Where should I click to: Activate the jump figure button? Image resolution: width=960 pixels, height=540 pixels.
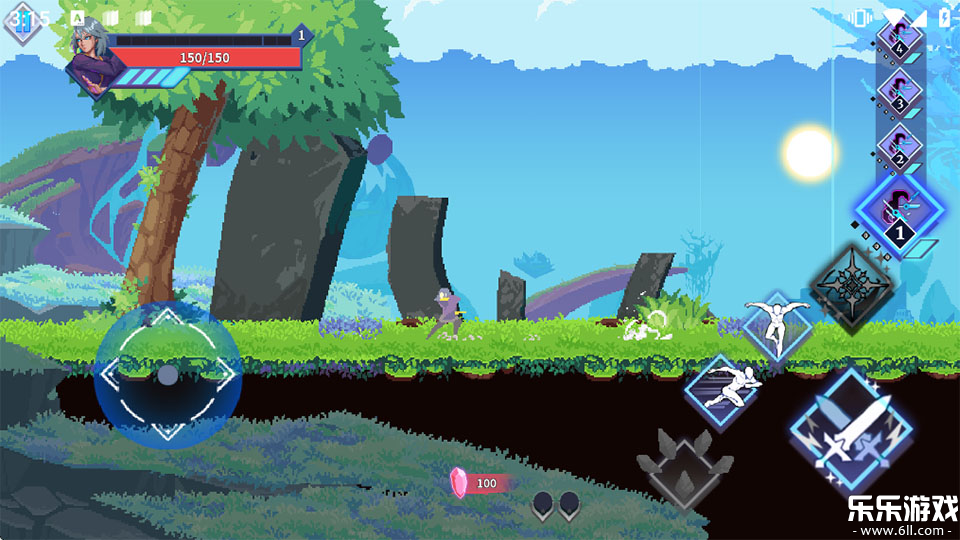pos(777,325)
